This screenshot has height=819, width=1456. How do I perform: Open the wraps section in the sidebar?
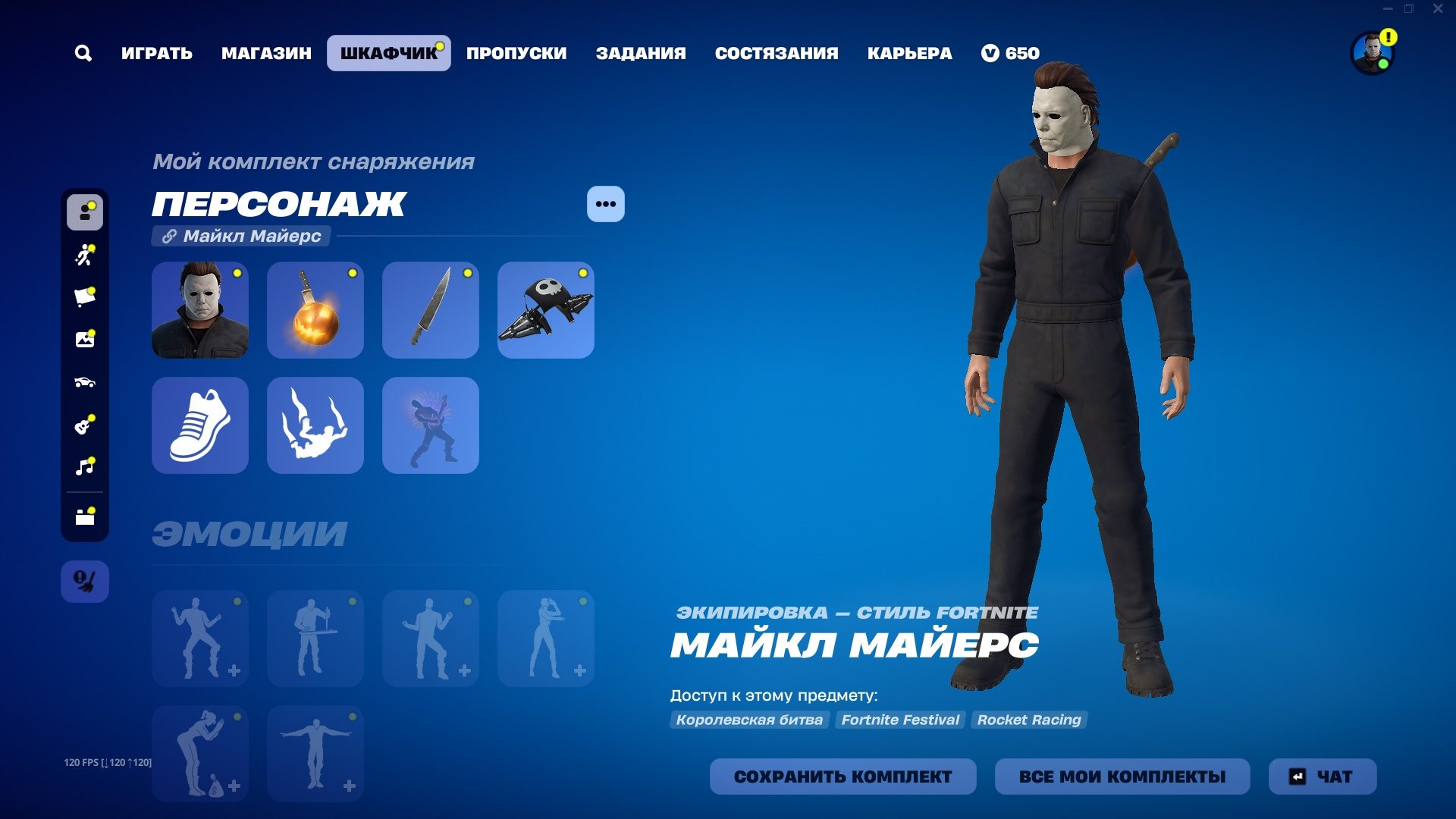[x=85, y=297]
